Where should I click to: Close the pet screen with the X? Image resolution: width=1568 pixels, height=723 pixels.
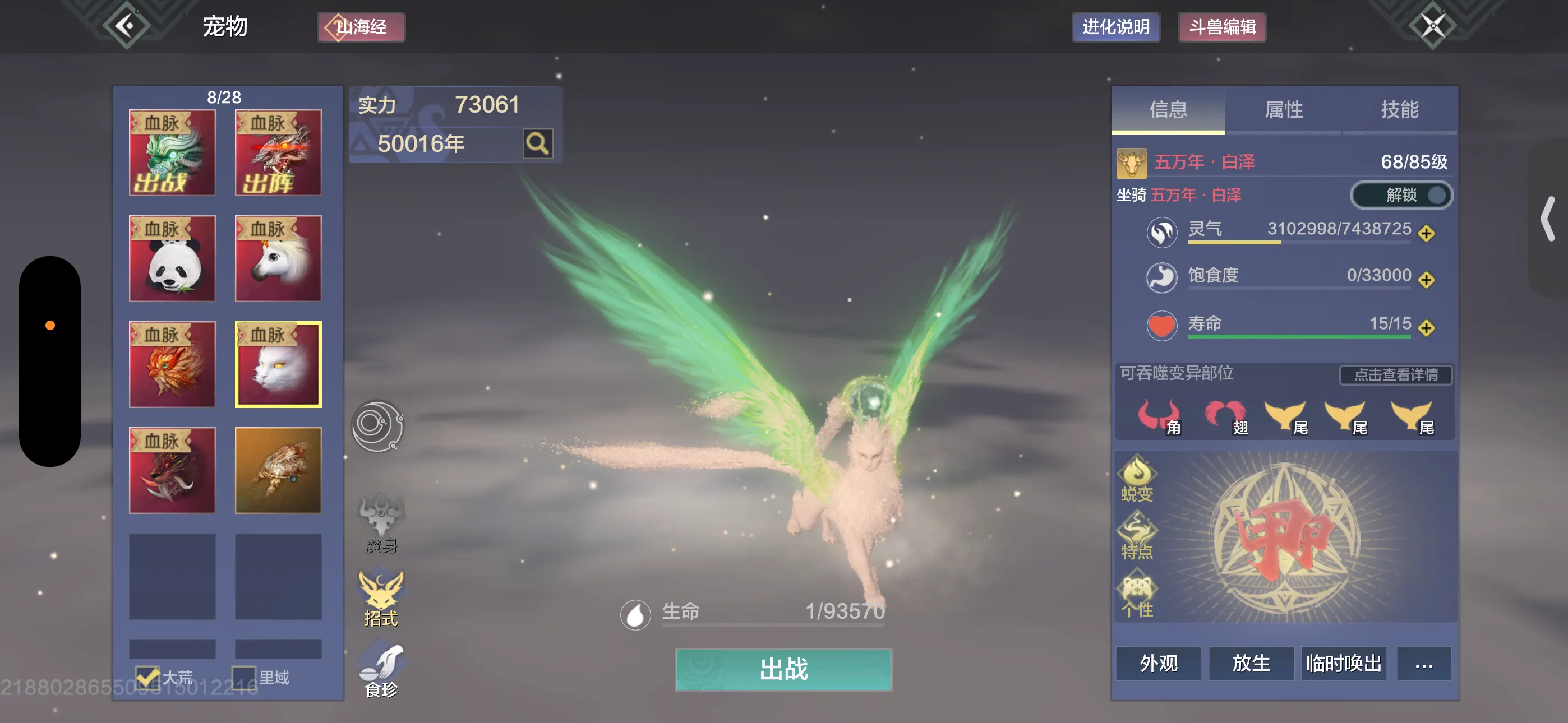[x=1432, y=26]
